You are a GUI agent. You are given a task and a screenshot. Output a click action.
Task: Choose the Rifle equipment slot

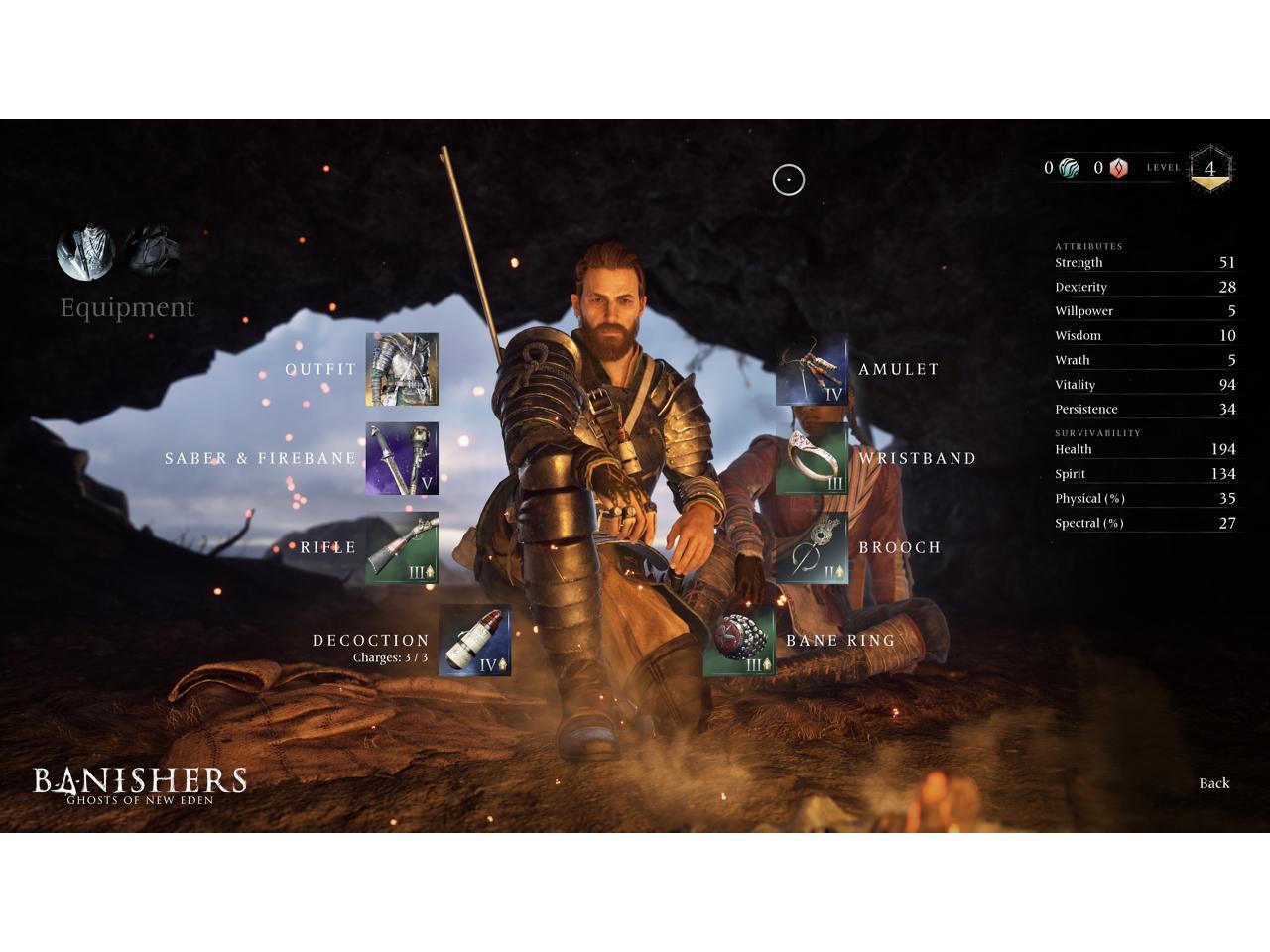click(x=402, y=547)
